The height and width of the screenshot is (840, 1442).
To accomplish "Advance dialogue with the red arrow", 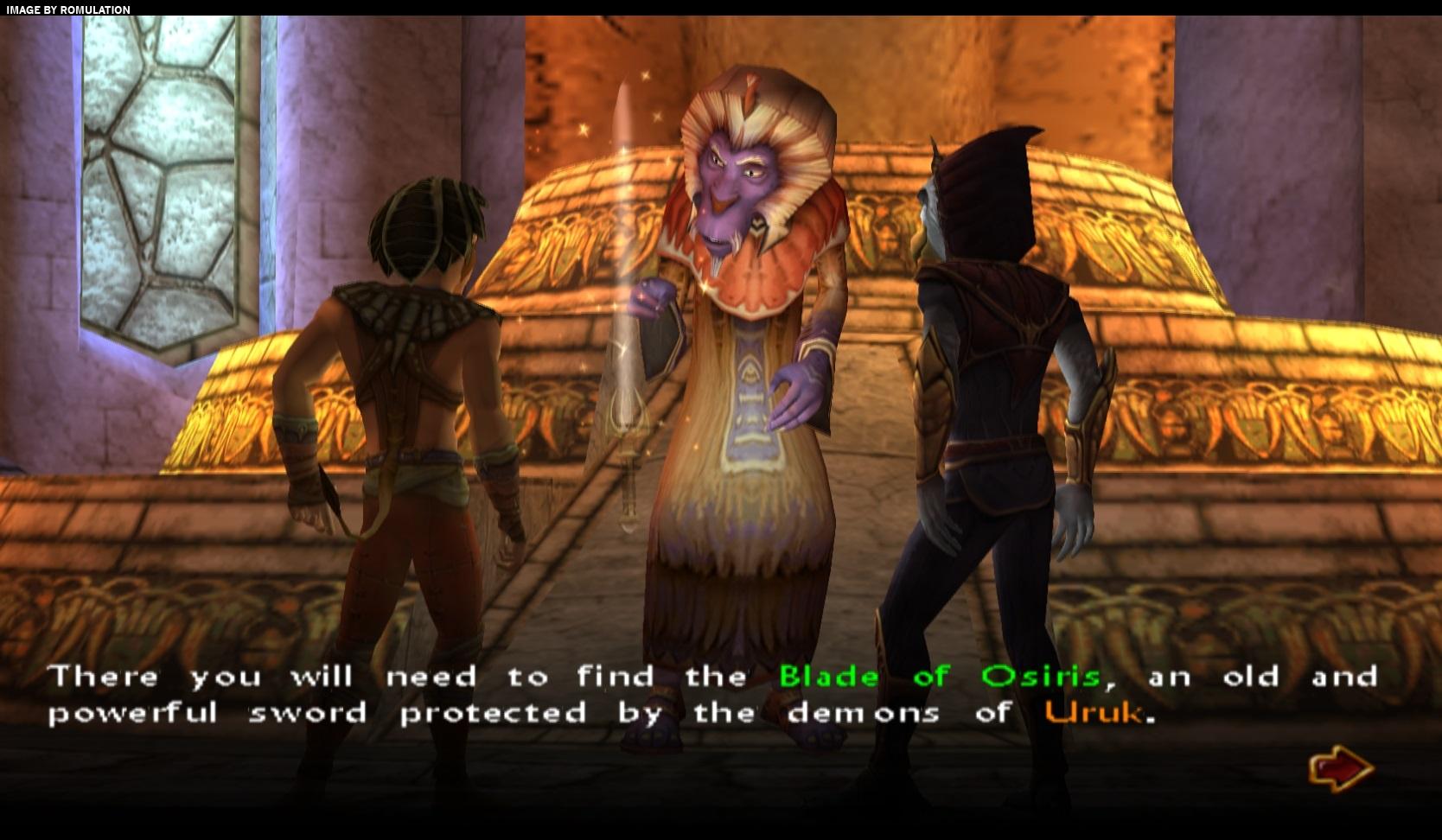I will pyautogui.click(x=1340, y=767).
